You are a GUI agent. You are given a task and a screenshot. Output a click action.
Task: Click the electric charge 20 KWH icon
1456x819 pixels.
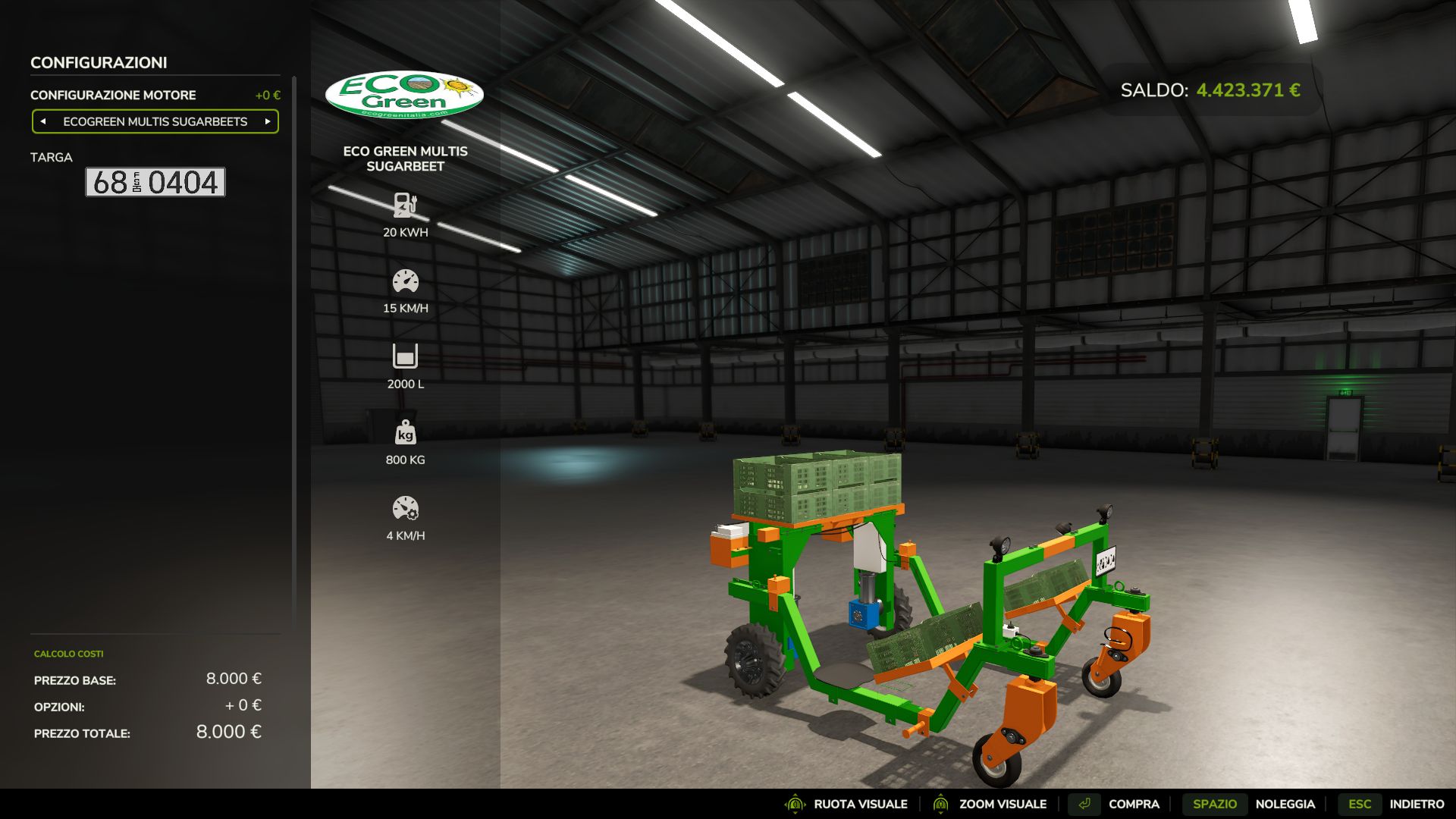tap(406, 205)
